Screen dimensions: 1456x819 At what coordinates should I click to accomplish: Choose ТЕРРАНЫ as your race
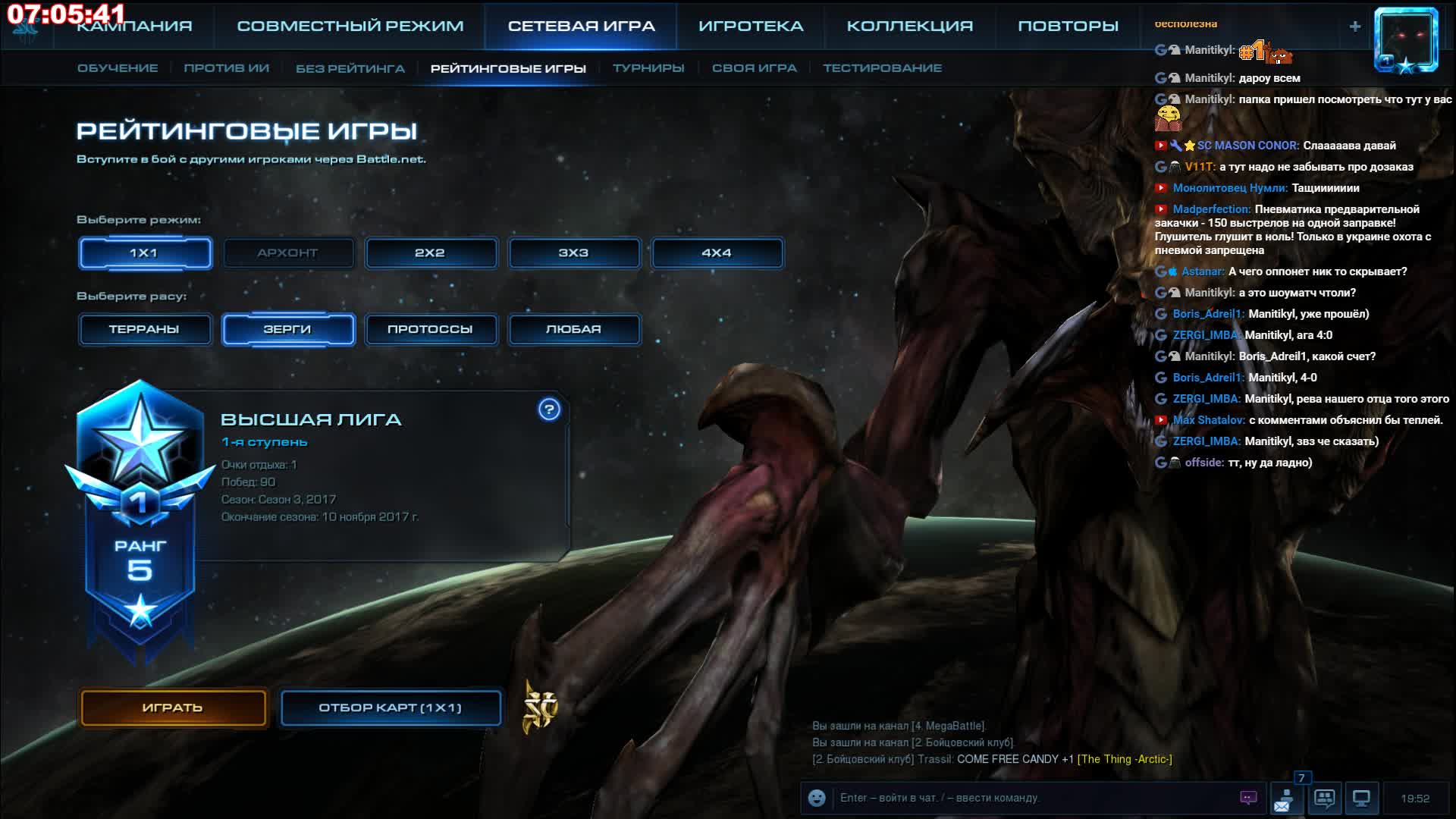(144, 329)
